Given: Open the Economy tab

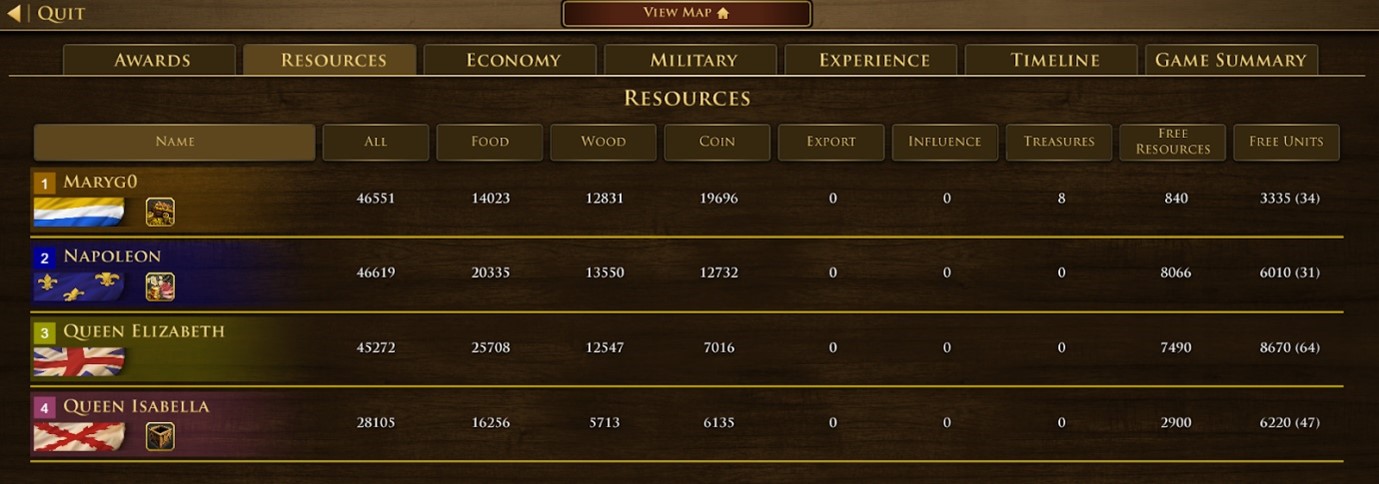Looking at the screenshot, I should click(511, 60).
